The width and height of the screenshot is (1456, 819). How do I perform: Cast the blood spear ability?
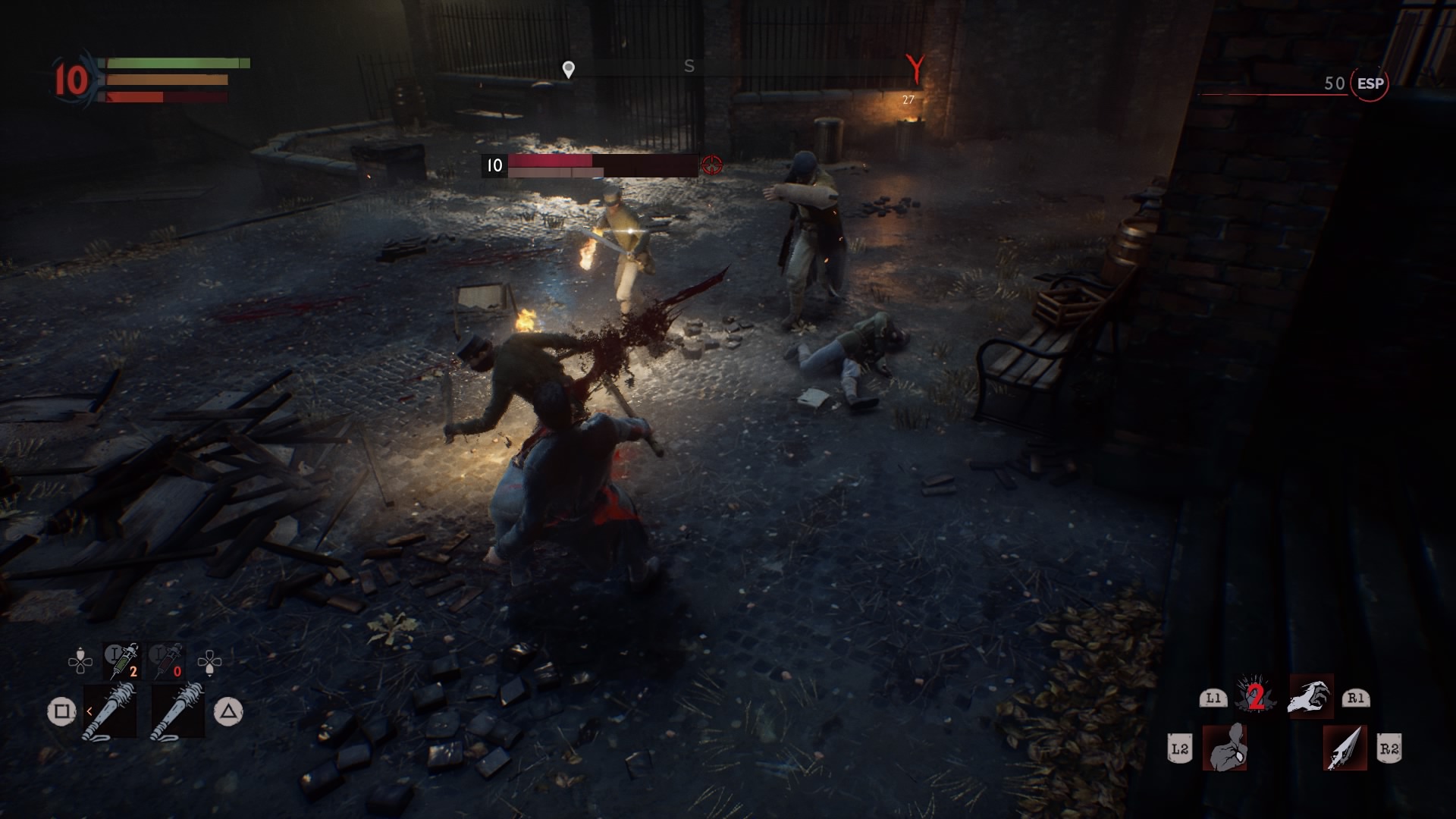[x=1345, y=748]
